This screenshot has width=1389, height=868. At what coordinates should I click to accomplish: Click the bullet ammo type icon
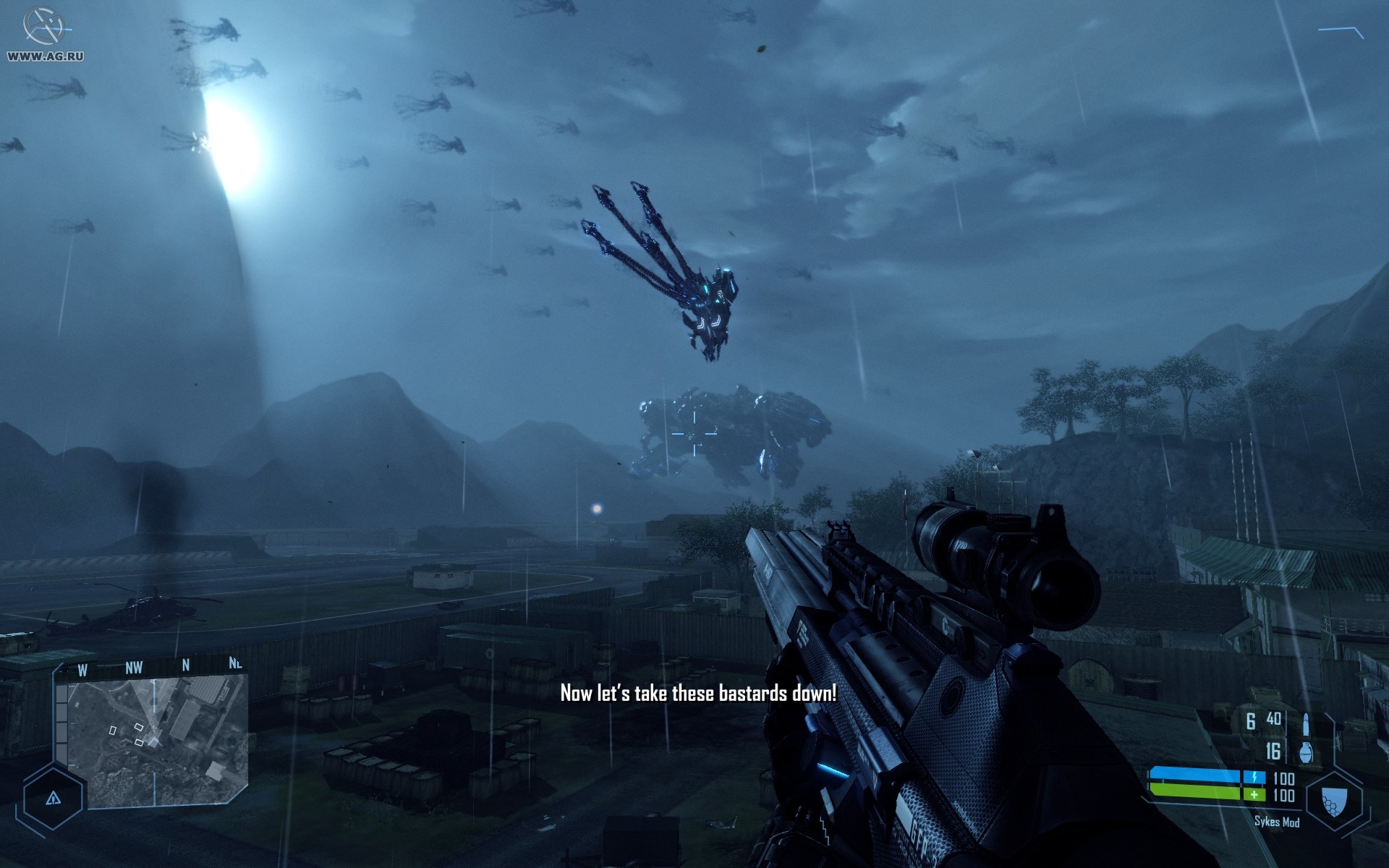1306,723
